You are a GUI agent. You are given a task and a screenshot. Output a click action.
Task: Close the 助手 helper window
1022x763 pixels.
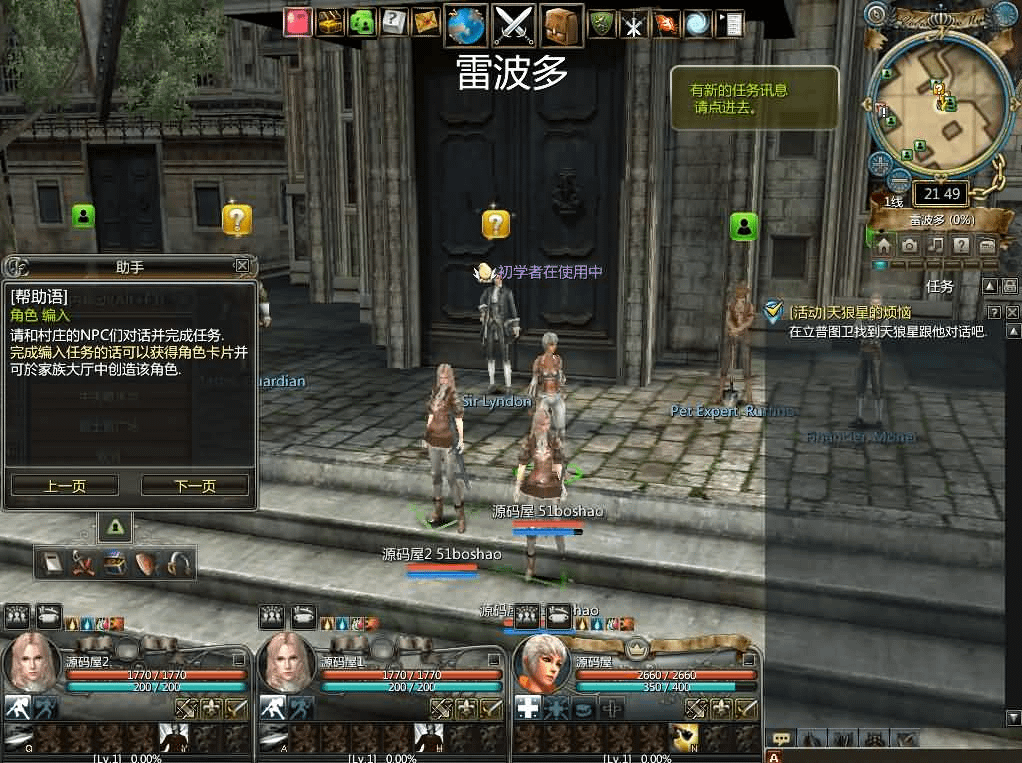tap(242, 266)
